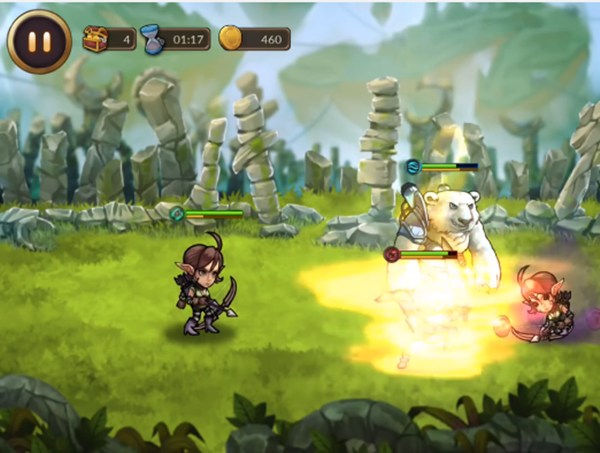Pause the game with the round button

pyautogui.click(x=33, y=38)
